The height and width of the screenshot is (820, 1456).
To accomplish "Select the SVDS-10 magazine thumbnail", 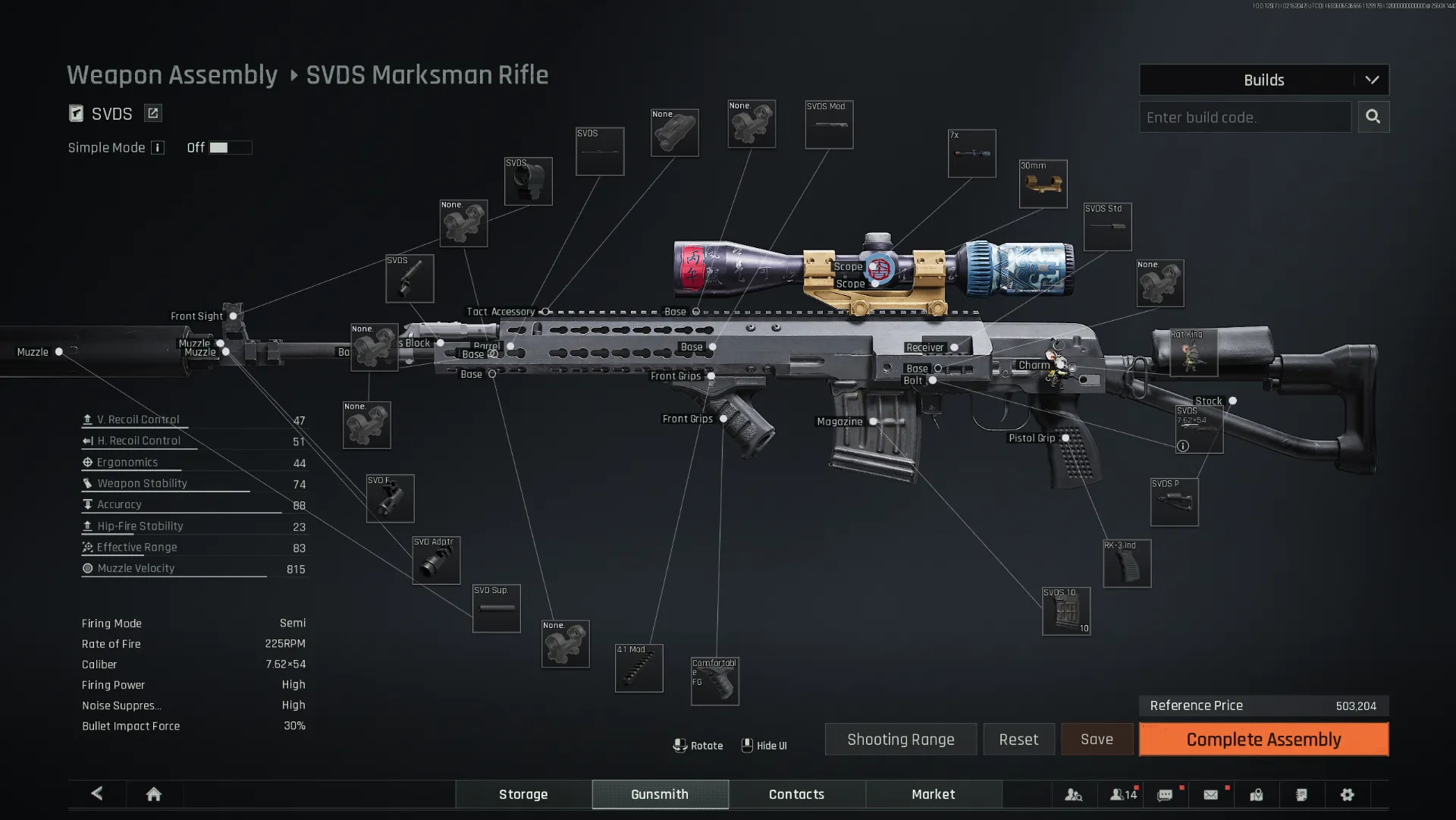I will click(x=1066, y=611).
